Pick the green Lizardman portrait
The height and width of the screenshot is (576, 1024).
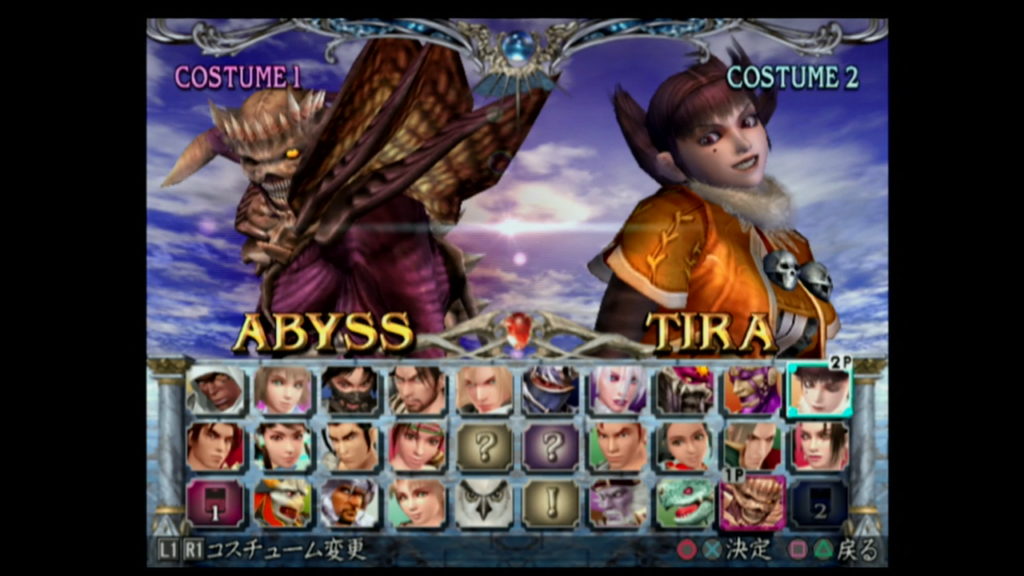coord(685,503)
